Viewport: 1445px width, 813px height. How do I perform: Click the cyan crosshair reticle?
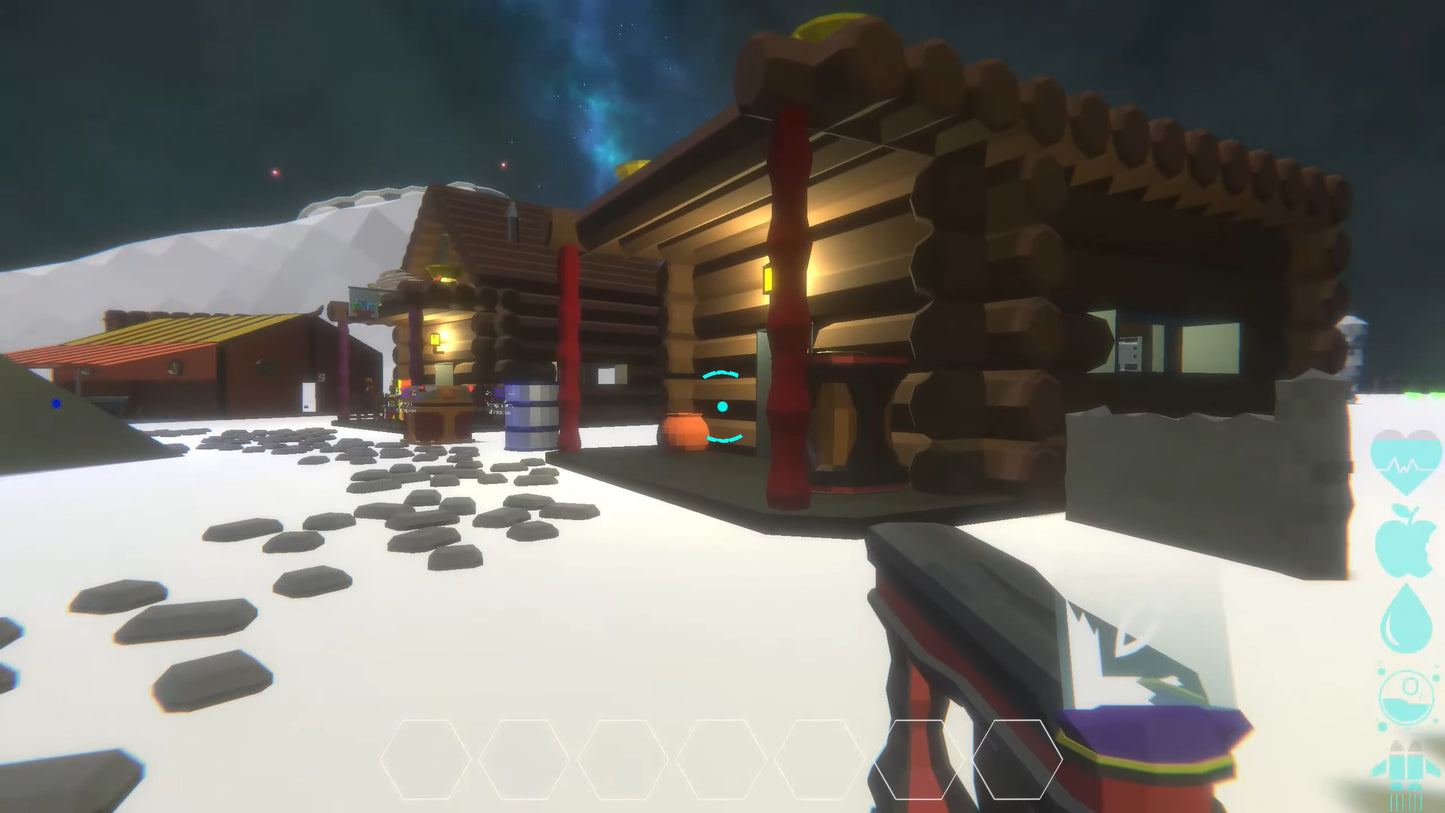(722, 407)
